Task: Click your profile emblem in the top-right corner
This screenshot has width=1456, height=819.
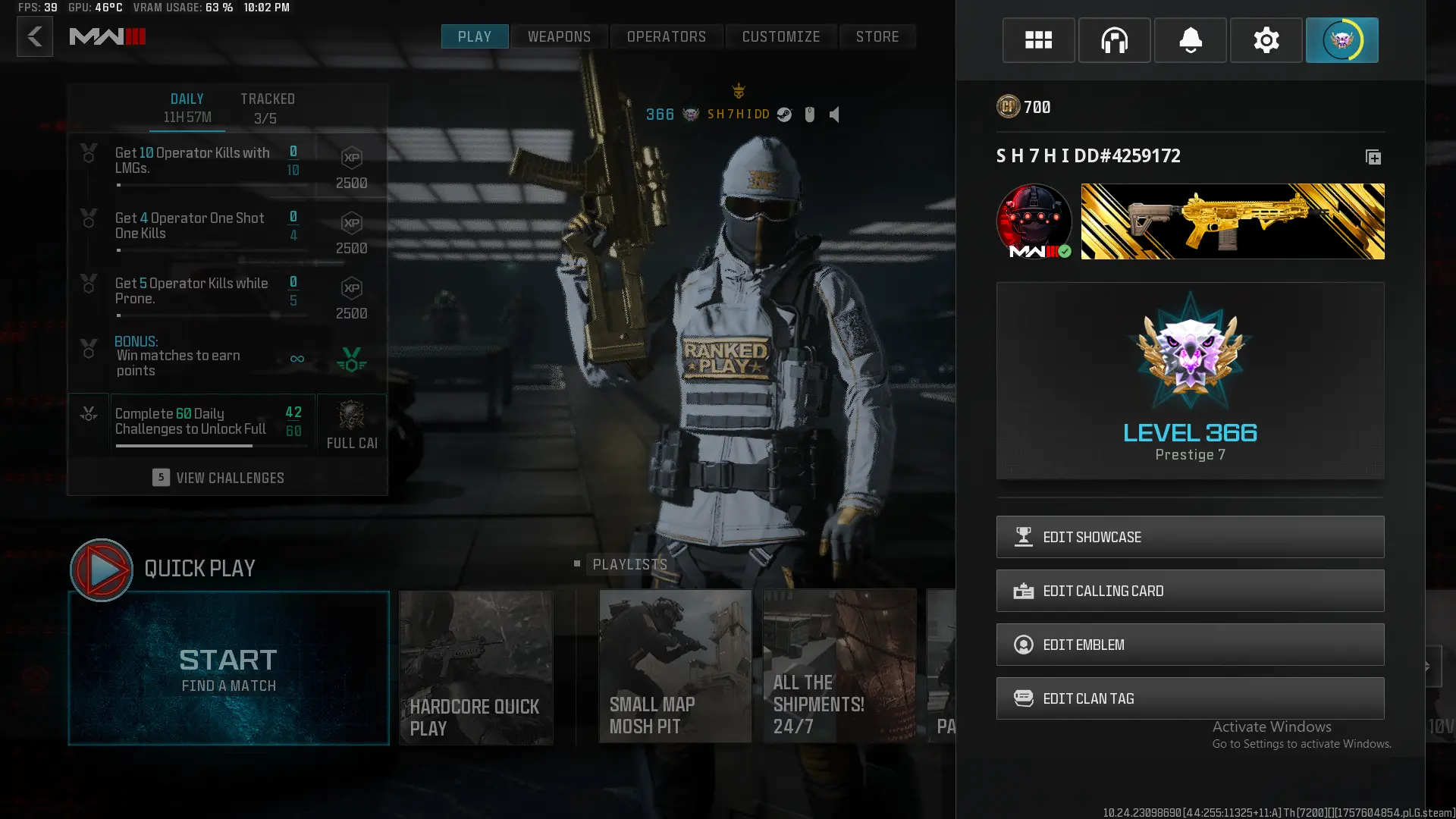Action: point(1341,40)
